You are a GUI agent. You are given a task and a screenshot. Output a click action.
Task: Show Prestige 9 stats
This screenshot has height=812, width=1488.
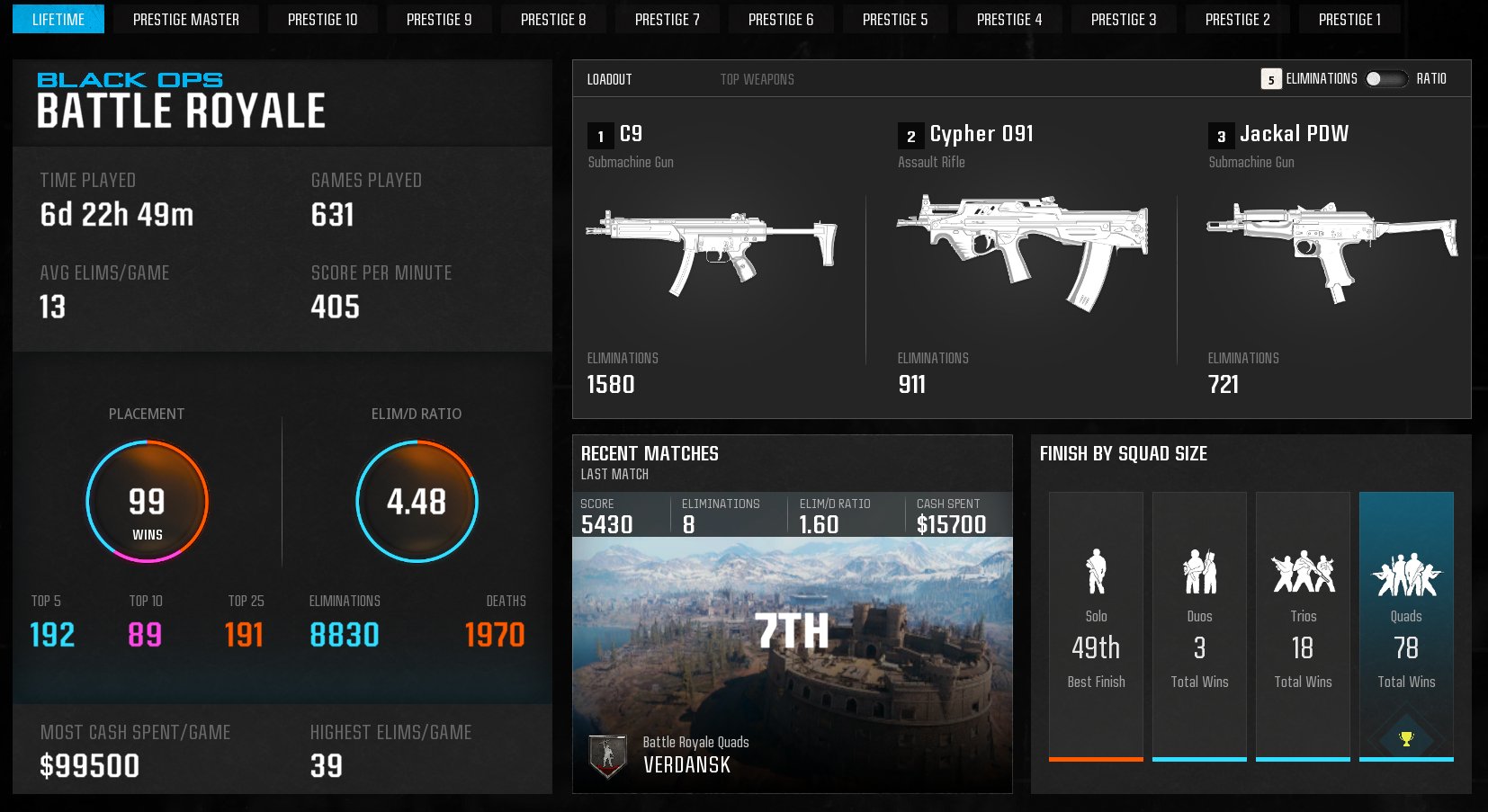439,20
